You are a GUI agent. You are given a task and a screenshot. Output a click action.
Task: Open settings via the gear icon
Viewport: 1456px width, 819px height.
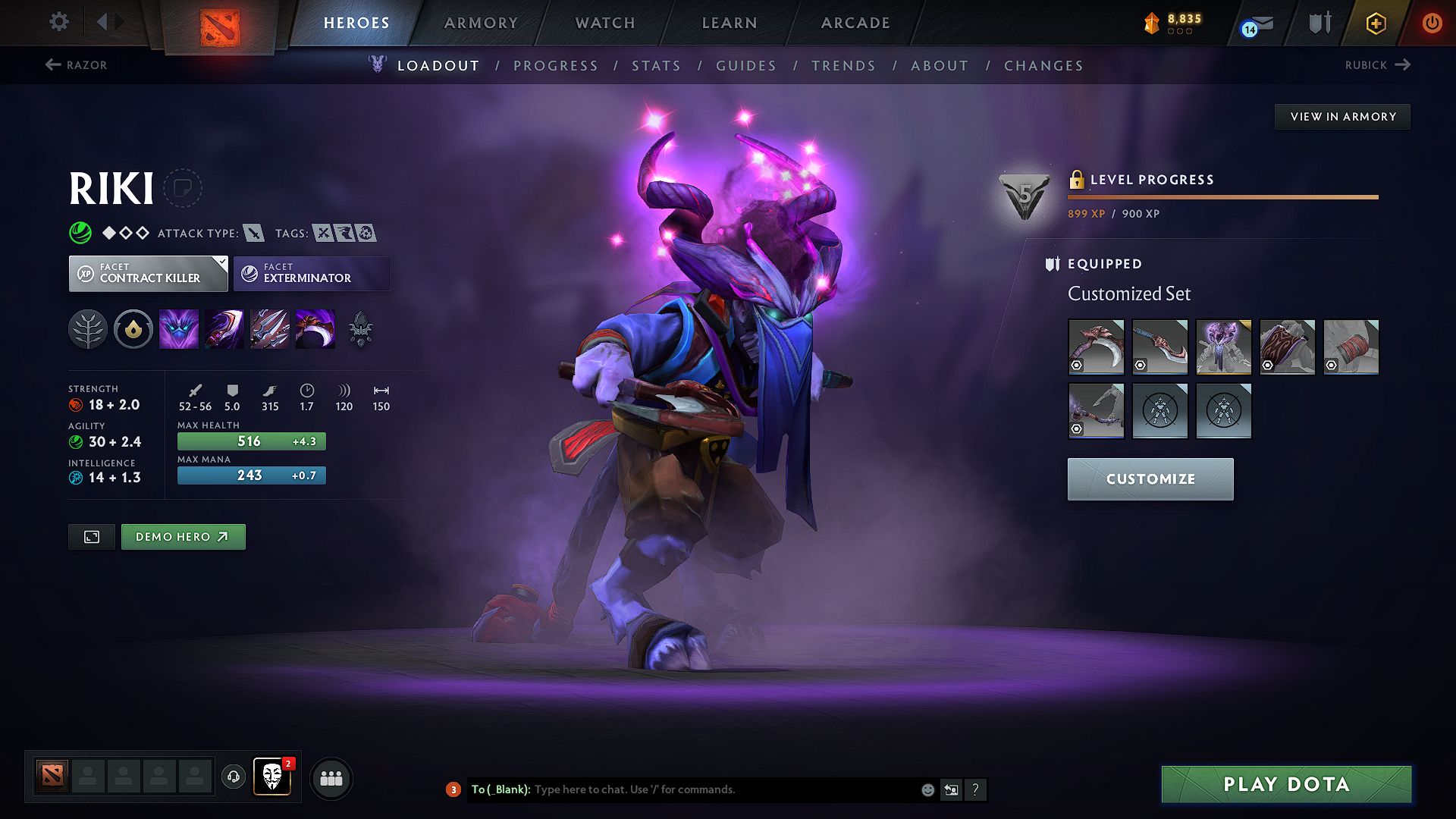(x=58, y=22)
